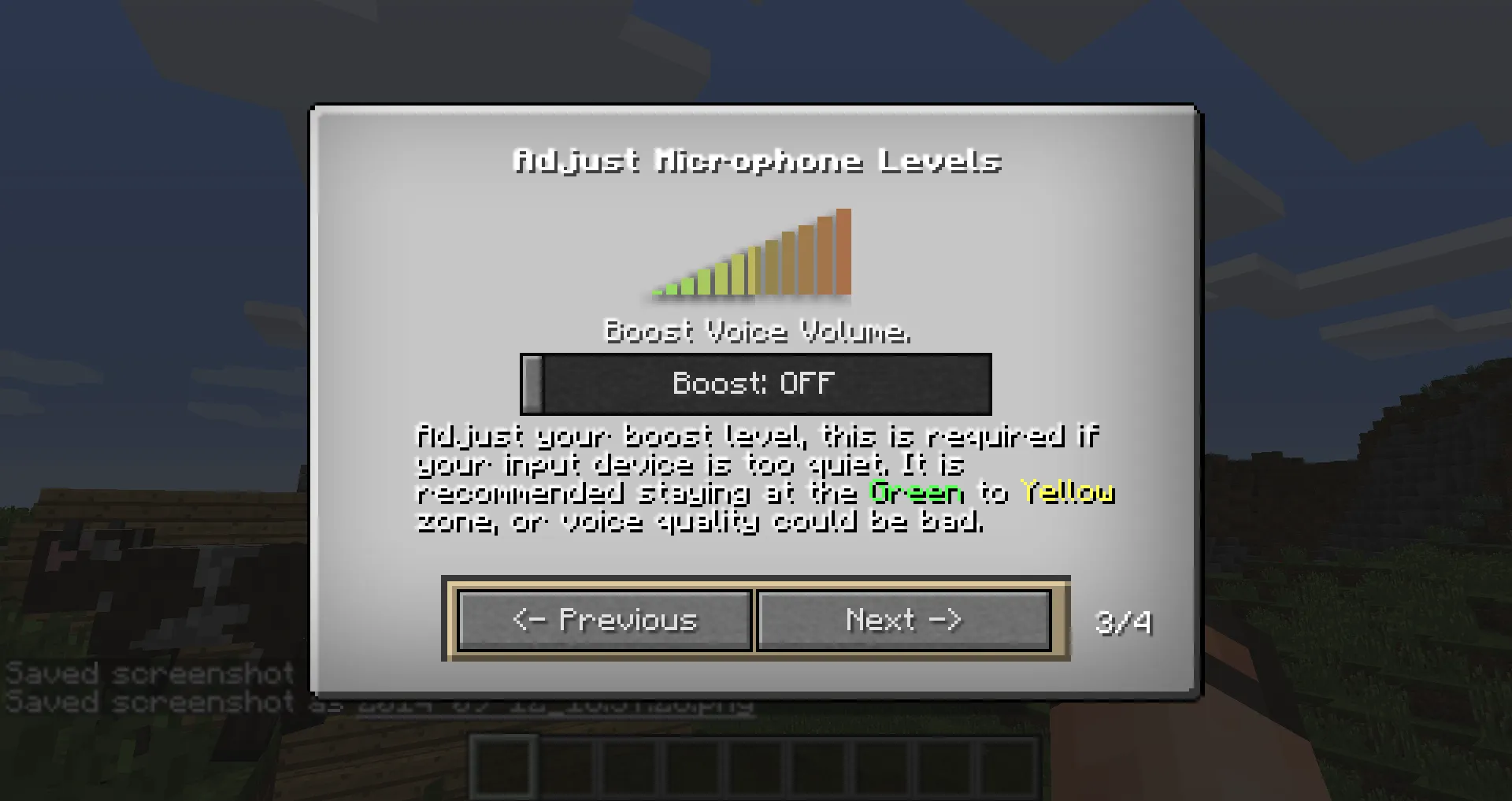The width and height of the screenshot is (1512, 801).
Task: Advance to step 4 with Next
Action: [902, 621]
